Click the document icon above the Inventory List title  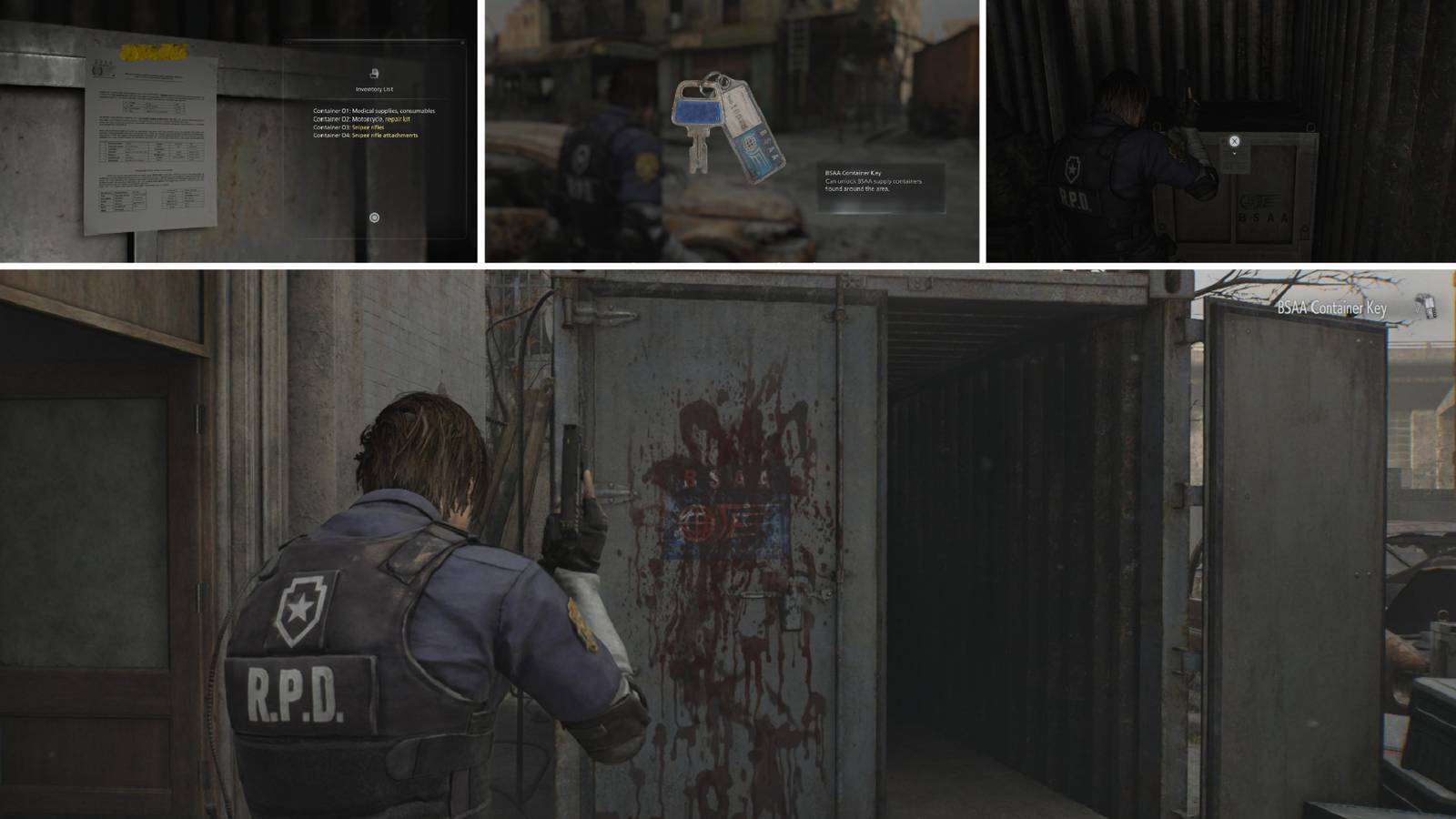(375, 72)
